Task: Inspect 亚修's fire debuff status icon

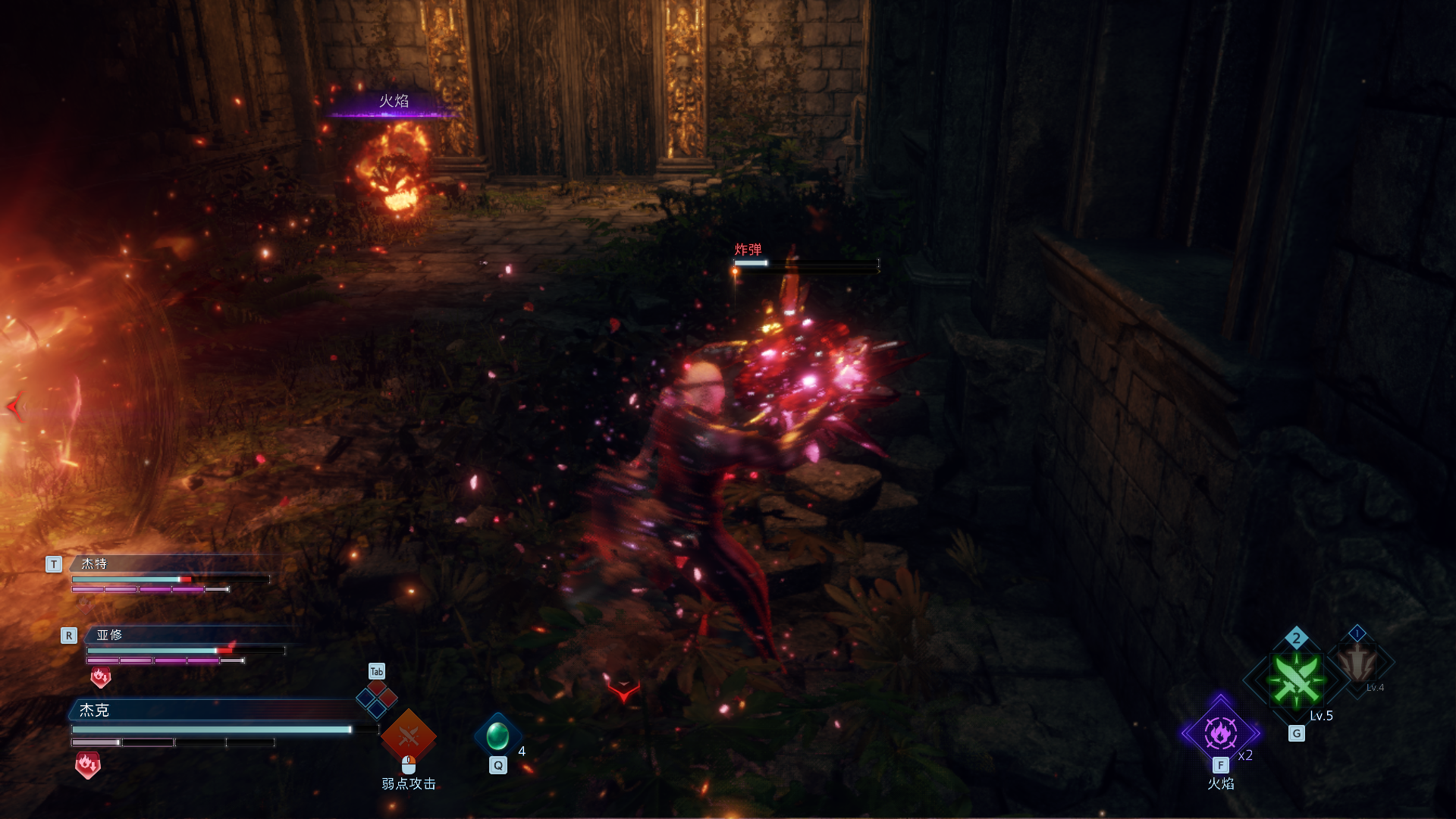Action: coord(101,676)
